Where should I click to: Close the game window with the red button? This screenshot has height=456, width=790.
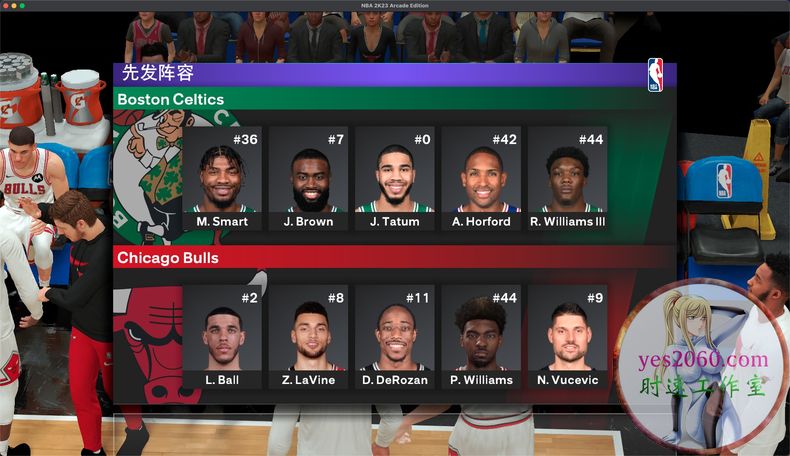tap(6, 5)
